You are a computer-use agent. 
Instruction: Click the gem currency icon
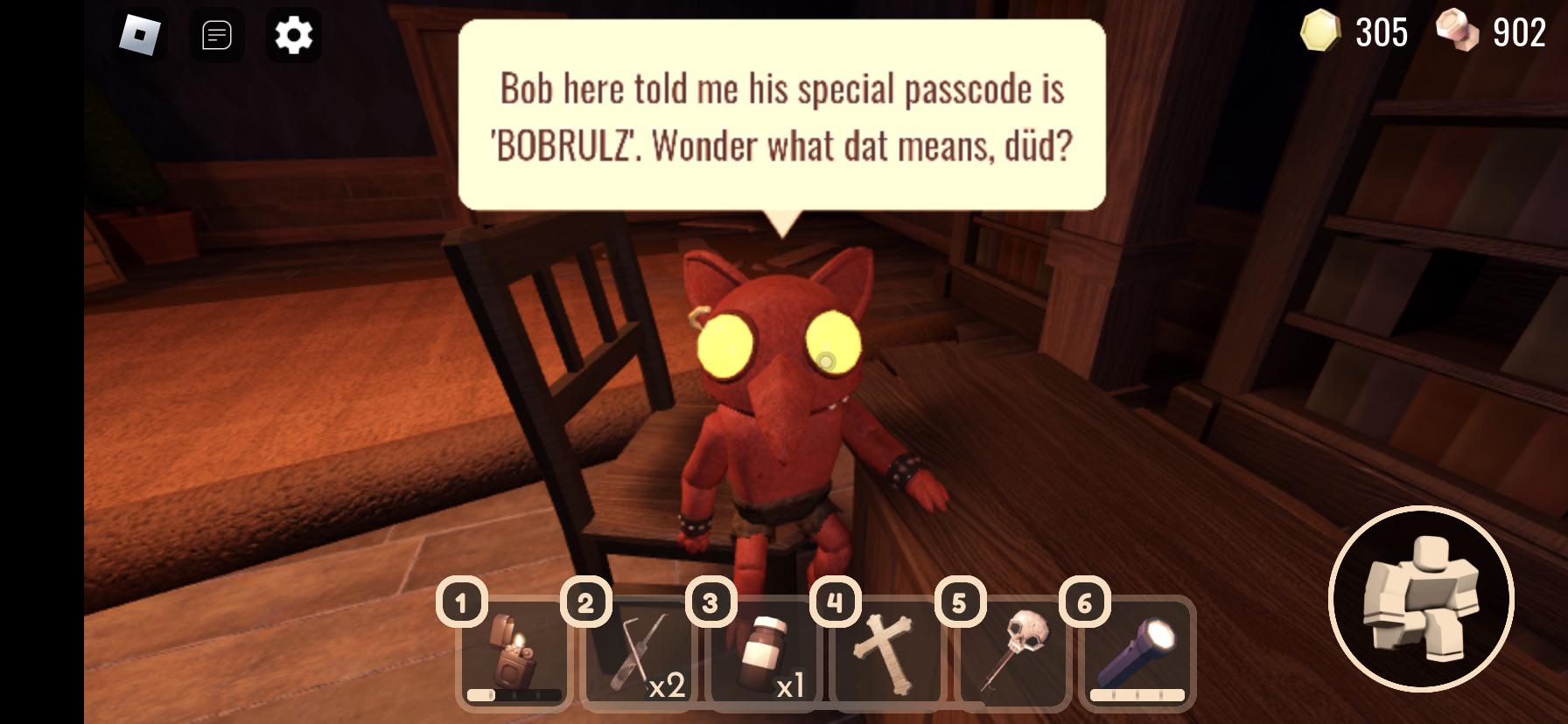1458,32
